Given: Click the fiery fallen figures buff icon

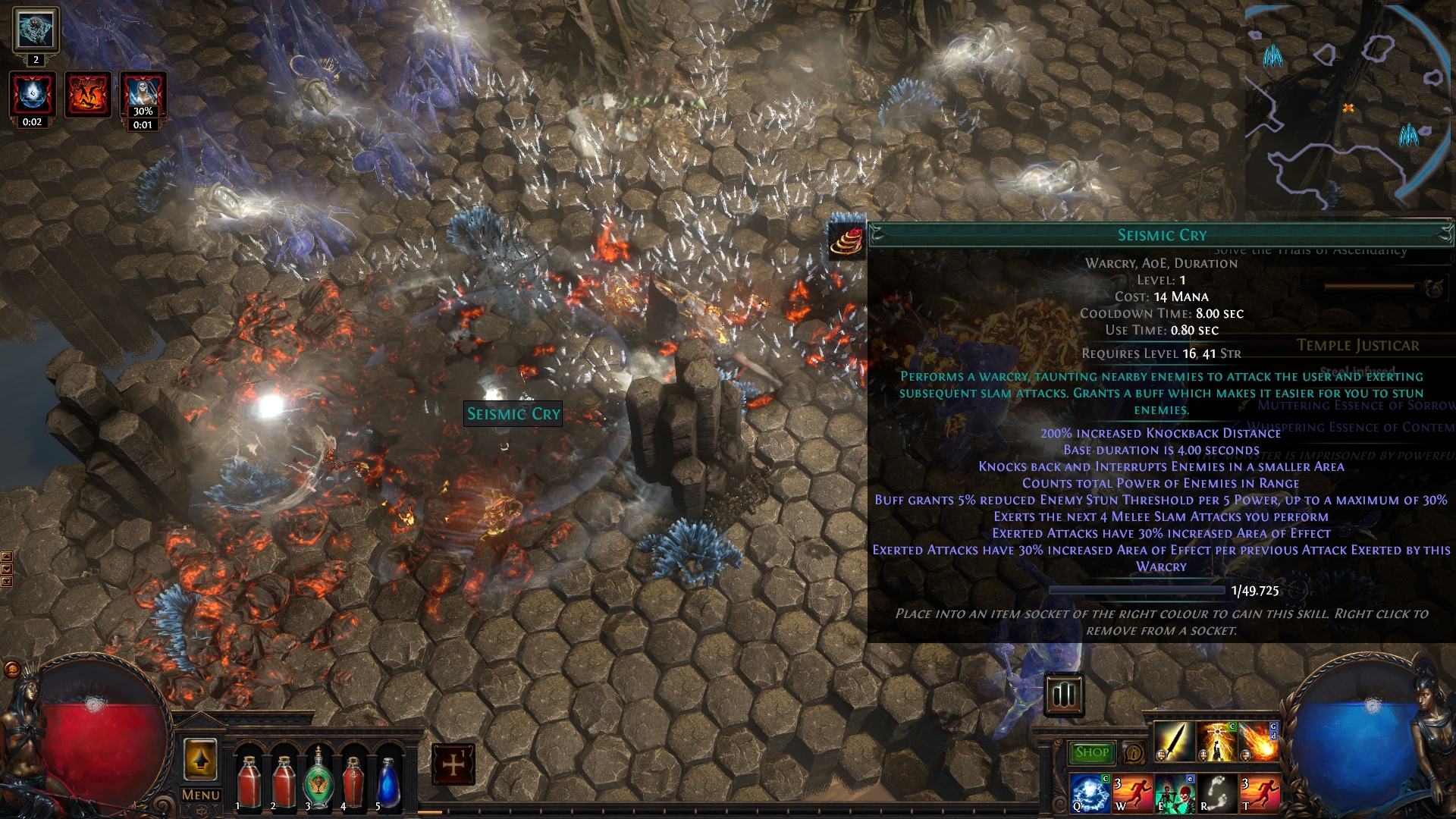Looking at the screenshot, I should pos(88,95).
